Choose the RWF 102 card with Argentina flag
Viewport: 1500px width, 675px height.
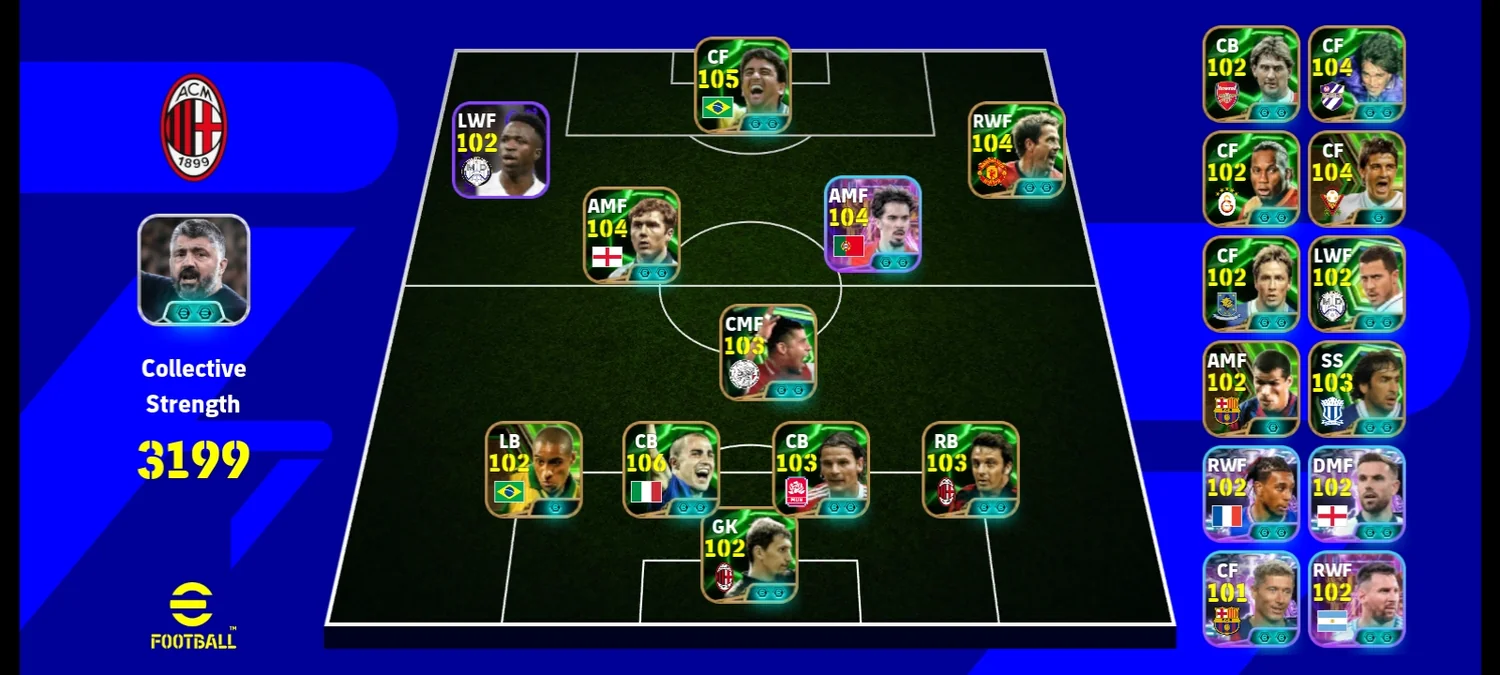(x=1357, y=599)
